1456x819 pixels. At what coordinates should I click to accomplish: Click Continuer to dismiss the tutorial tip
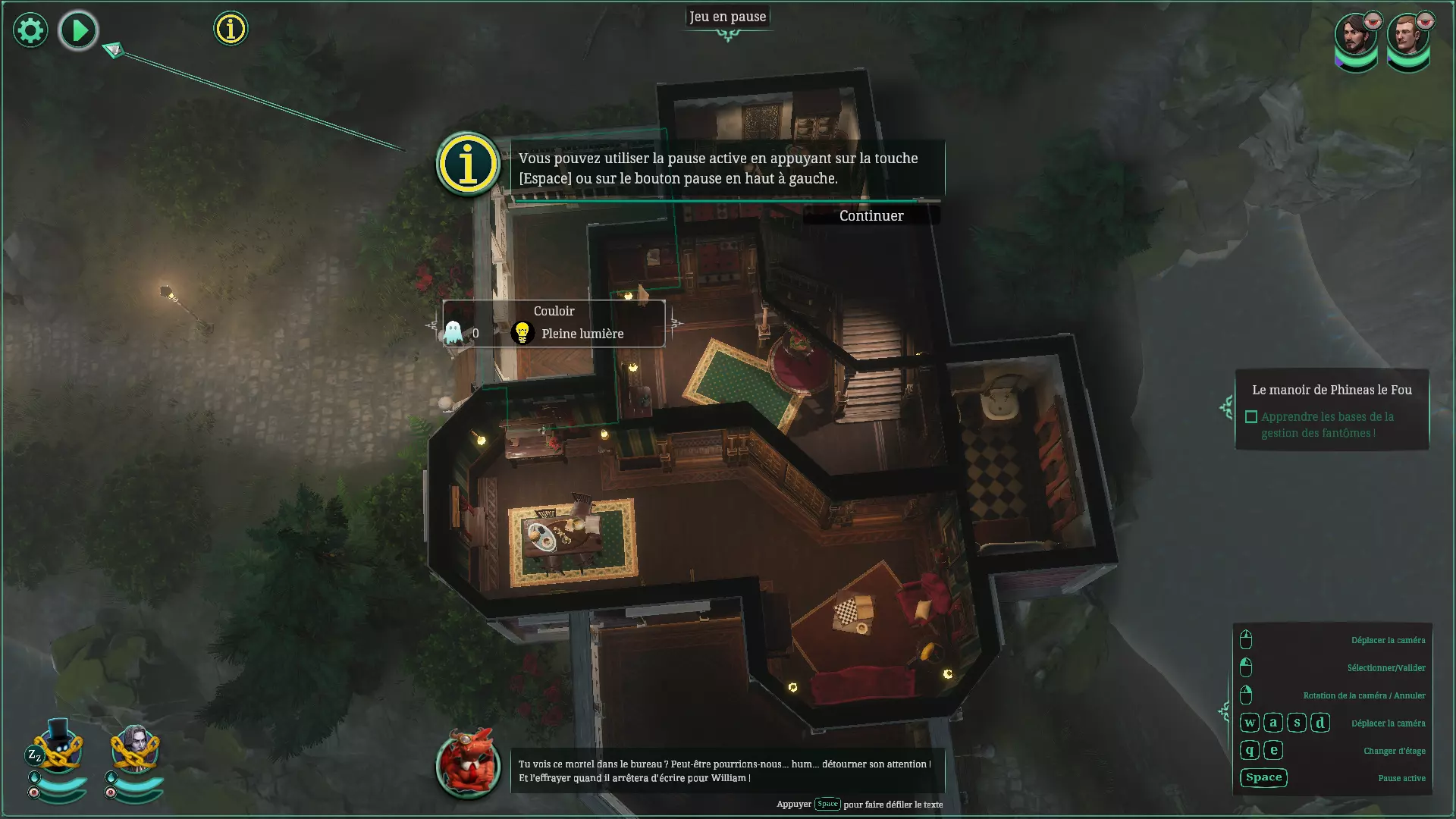[x=871, y=216]
